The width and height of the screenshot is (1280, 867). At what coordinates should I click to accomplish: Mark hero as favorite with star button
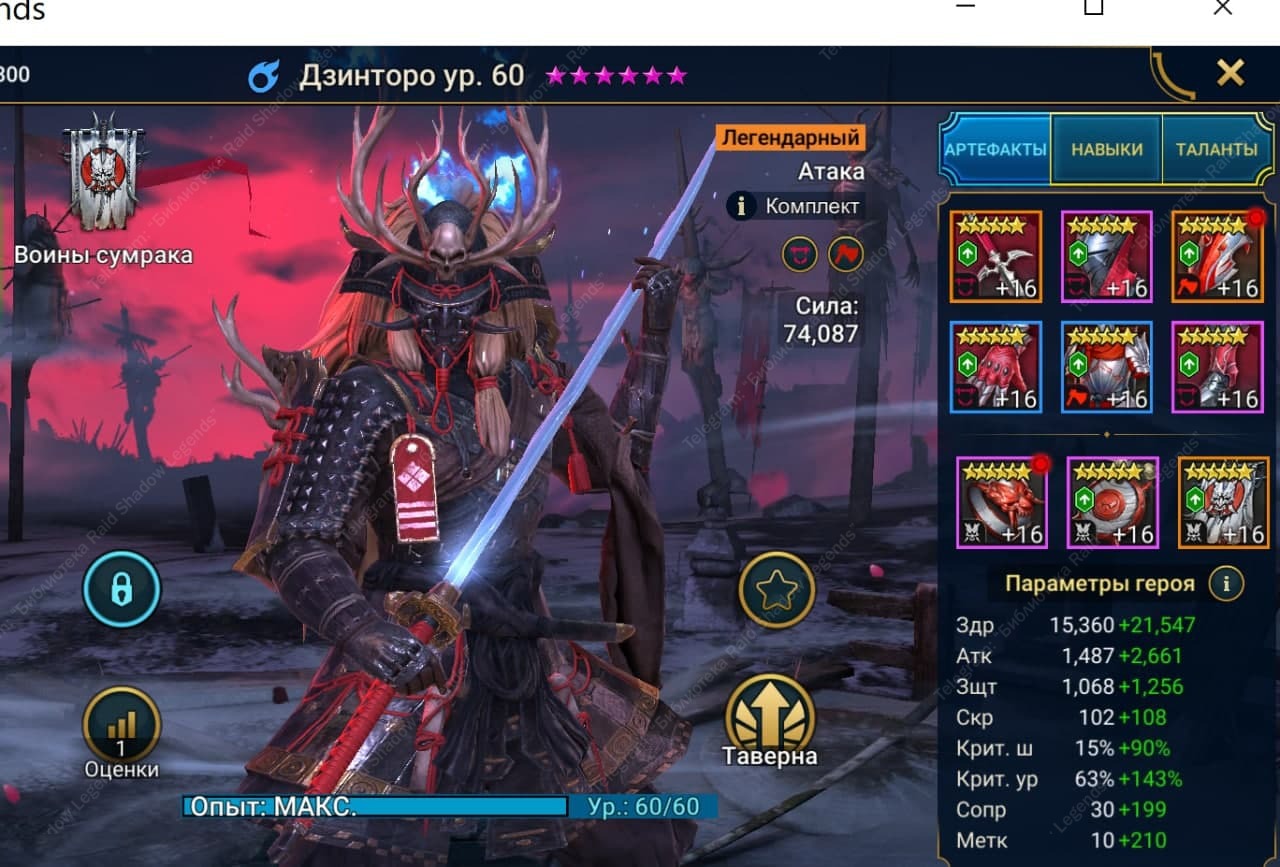pyautogui.click(x=776, y=590)
